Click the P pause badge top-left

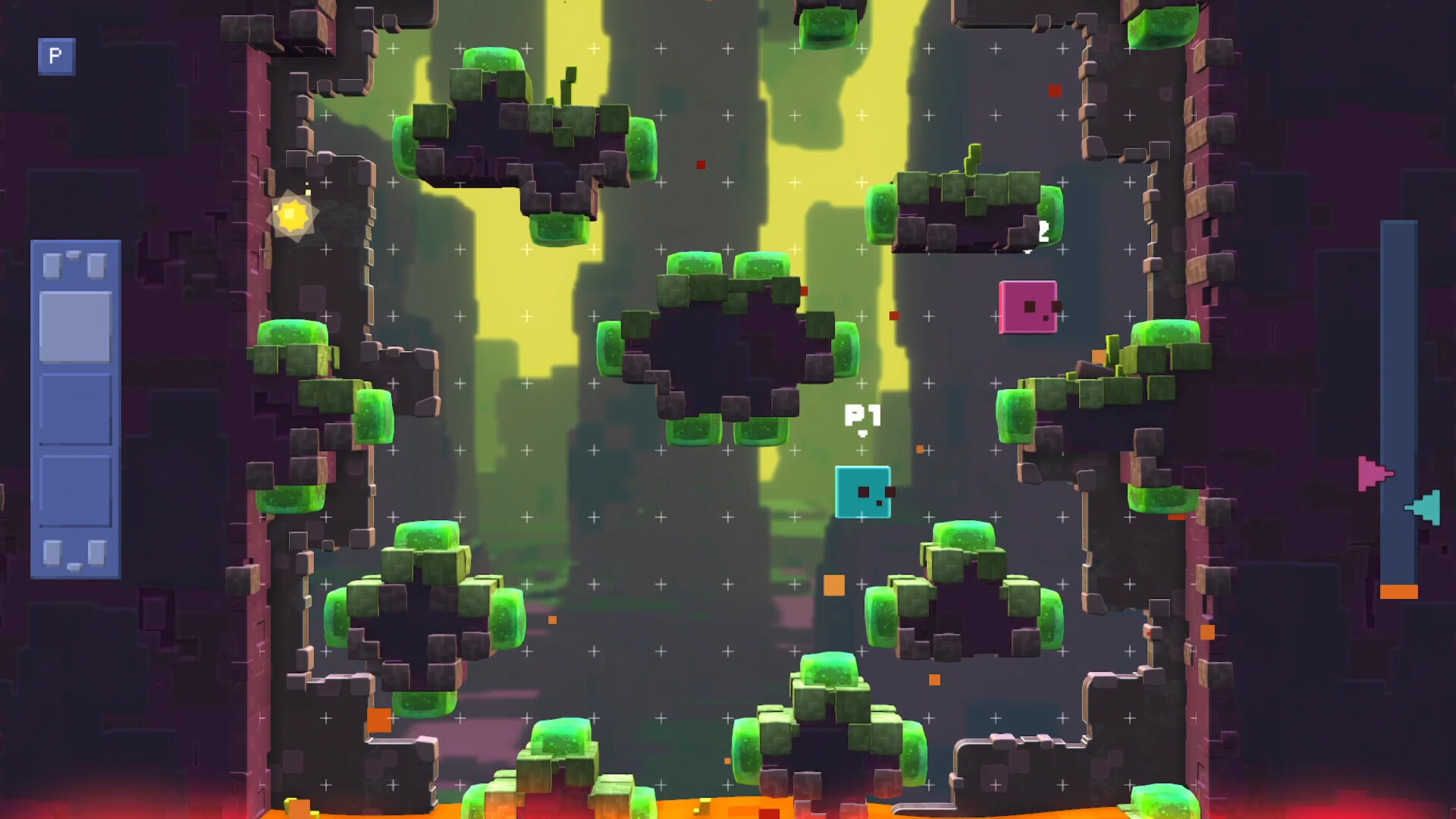56,57
